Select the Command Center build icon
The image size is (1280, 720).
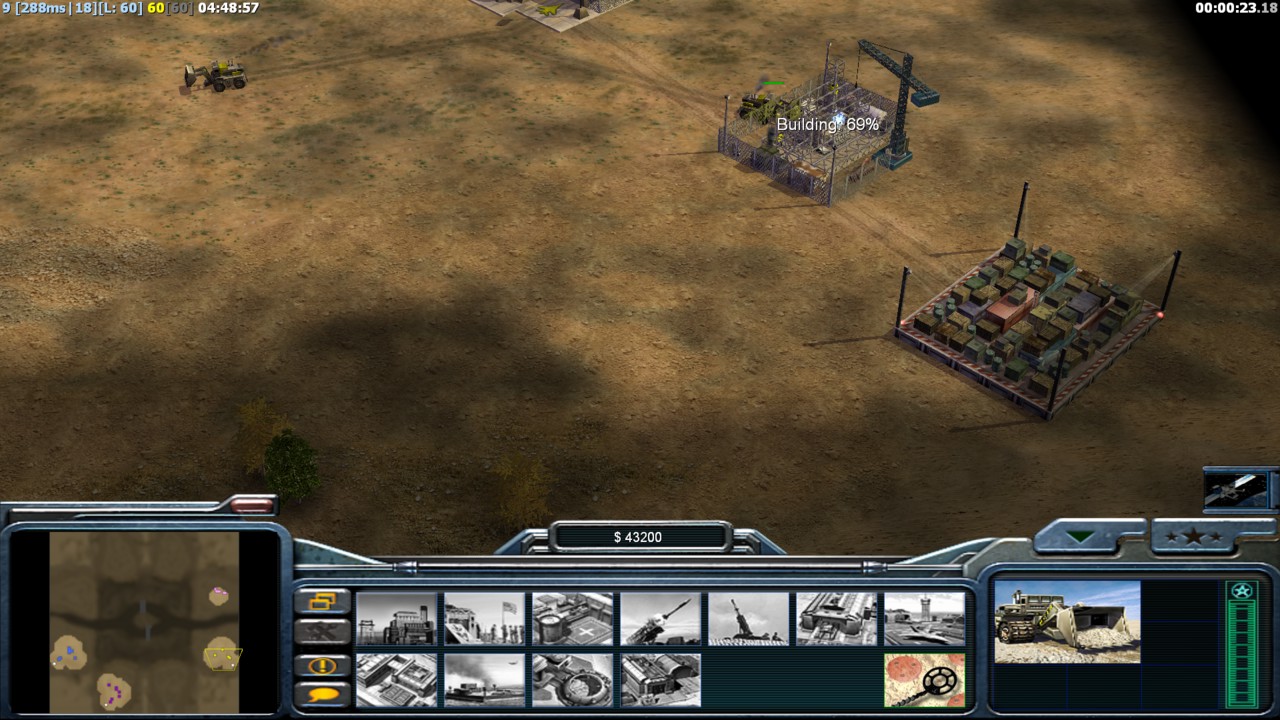[x=660, y=680]
